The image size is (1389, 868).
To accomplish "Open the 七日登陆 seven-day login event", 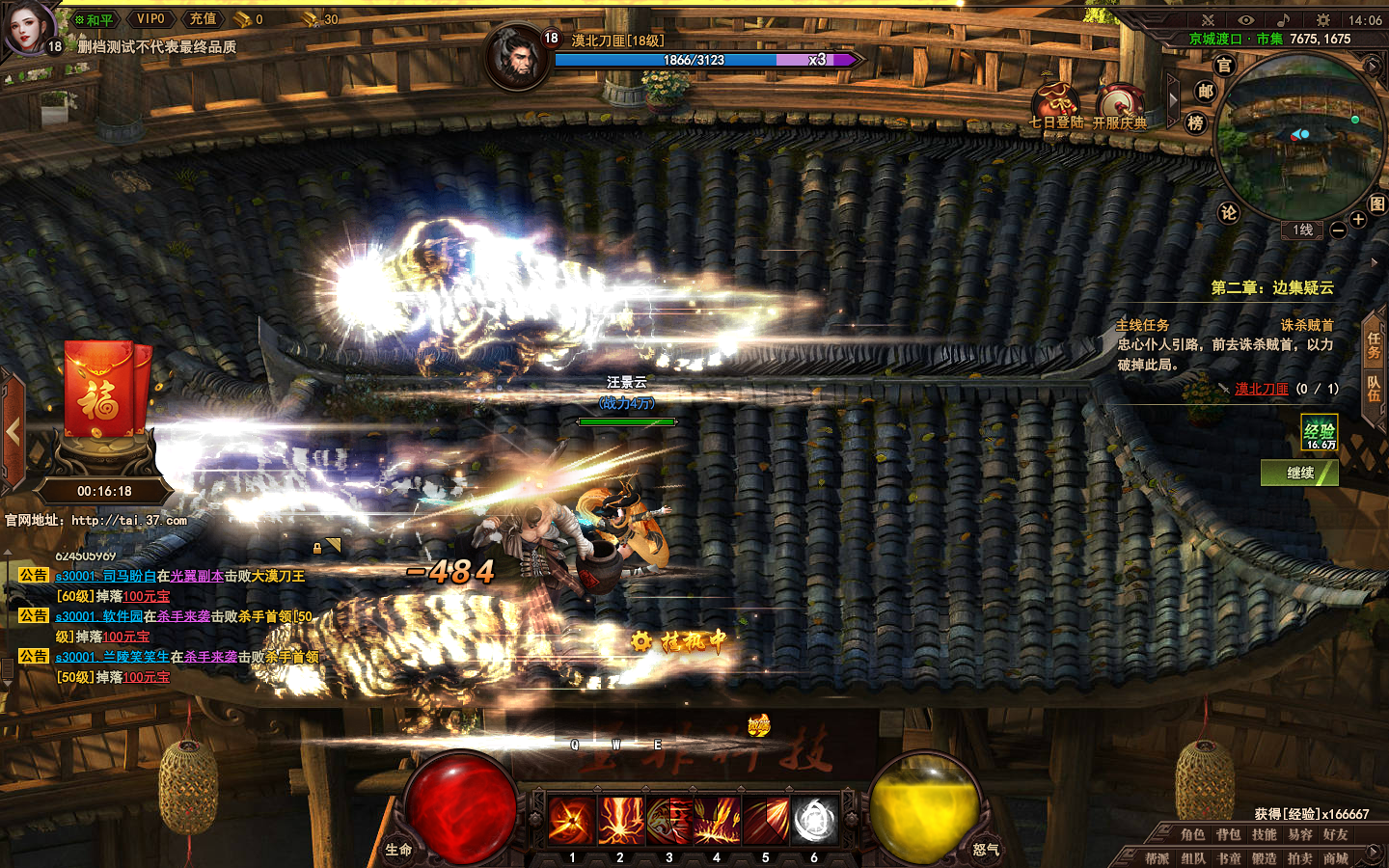I will coord(1056,105).
